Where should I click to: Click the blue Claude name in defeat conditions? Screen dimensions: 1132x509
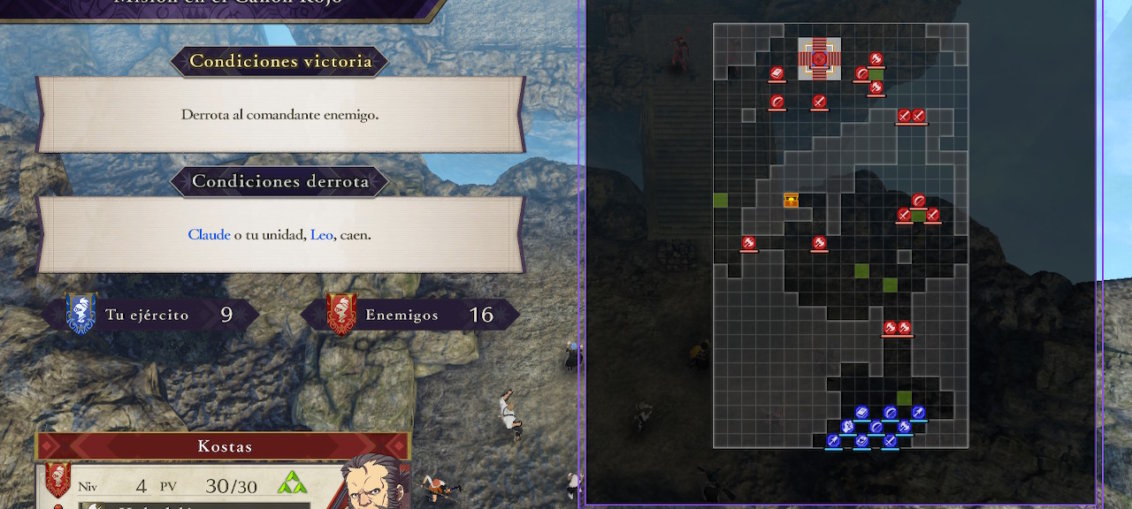tap(208, 235)
